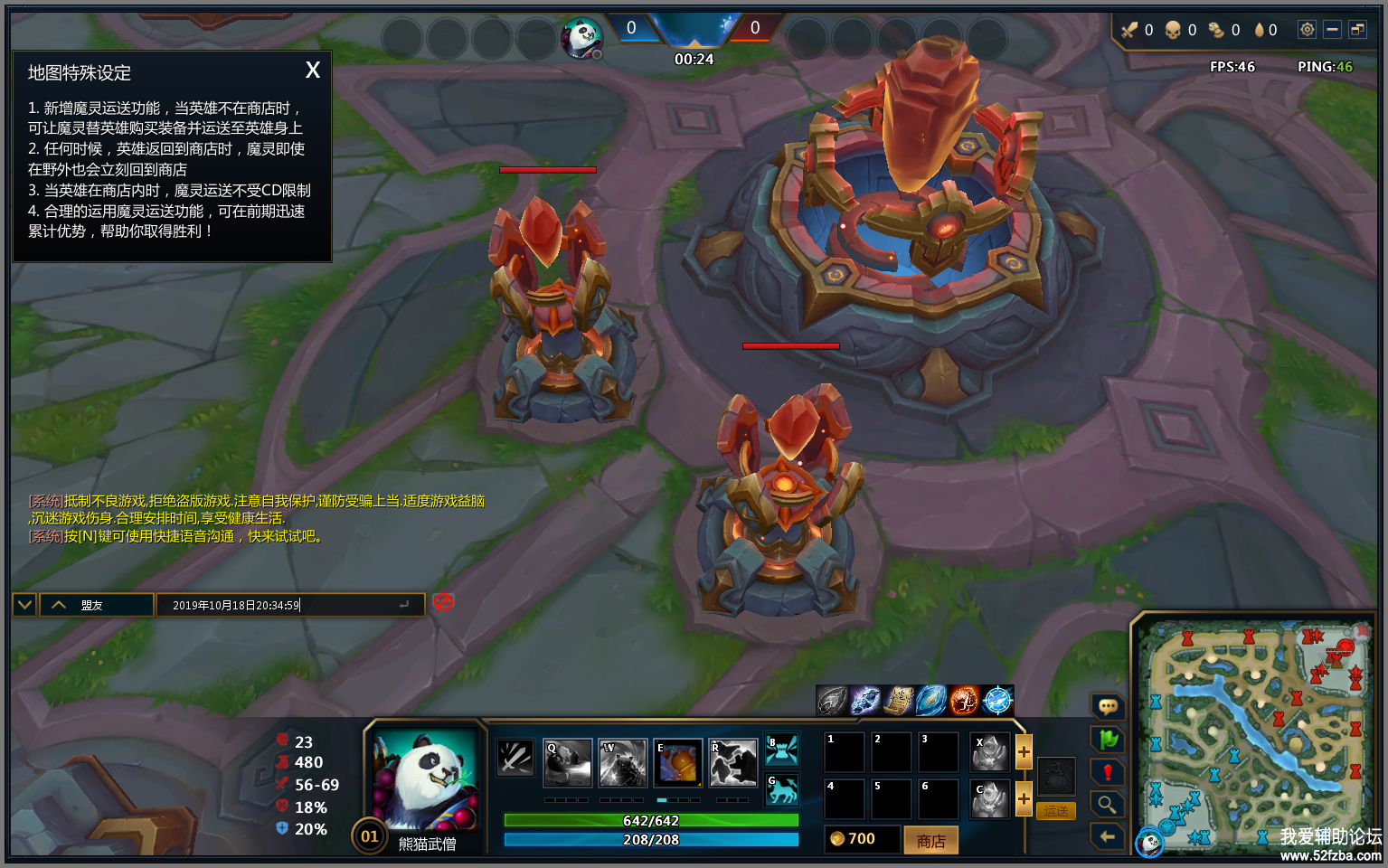The height and width of the screenshot is (868, 1388).
Task: Click the B recall icon
Action: (782, 750)
